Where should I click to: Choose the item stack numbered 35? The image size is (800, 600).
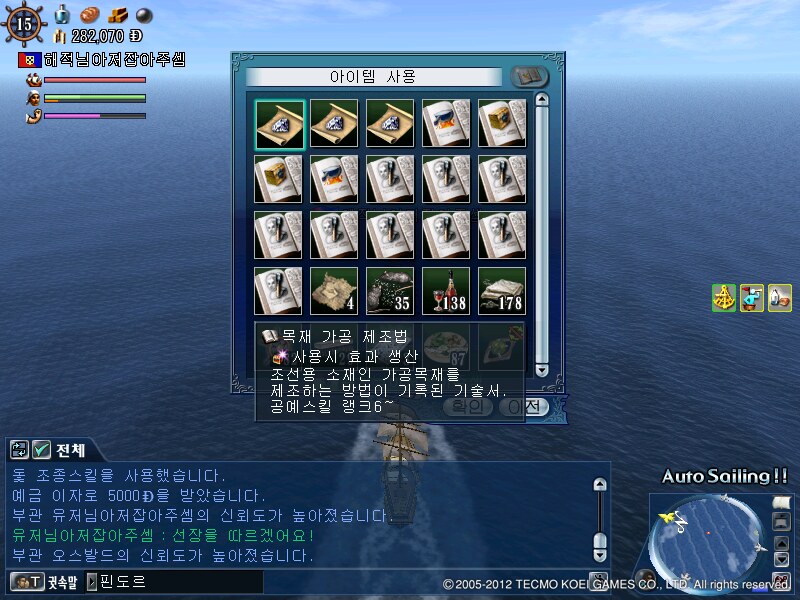[392, 291]
